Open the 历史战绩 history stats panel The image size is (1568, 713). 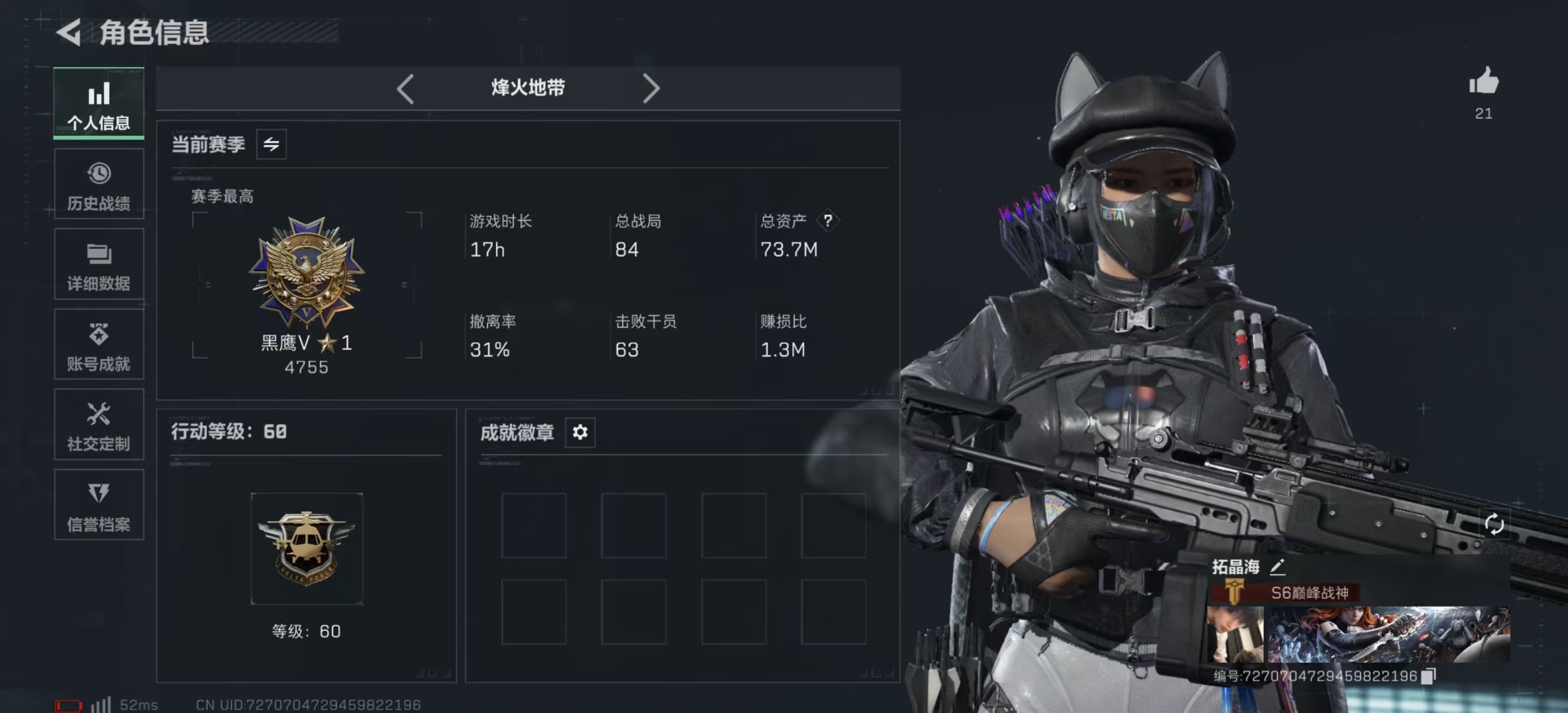pyautogui.click(x=98, y=184)
